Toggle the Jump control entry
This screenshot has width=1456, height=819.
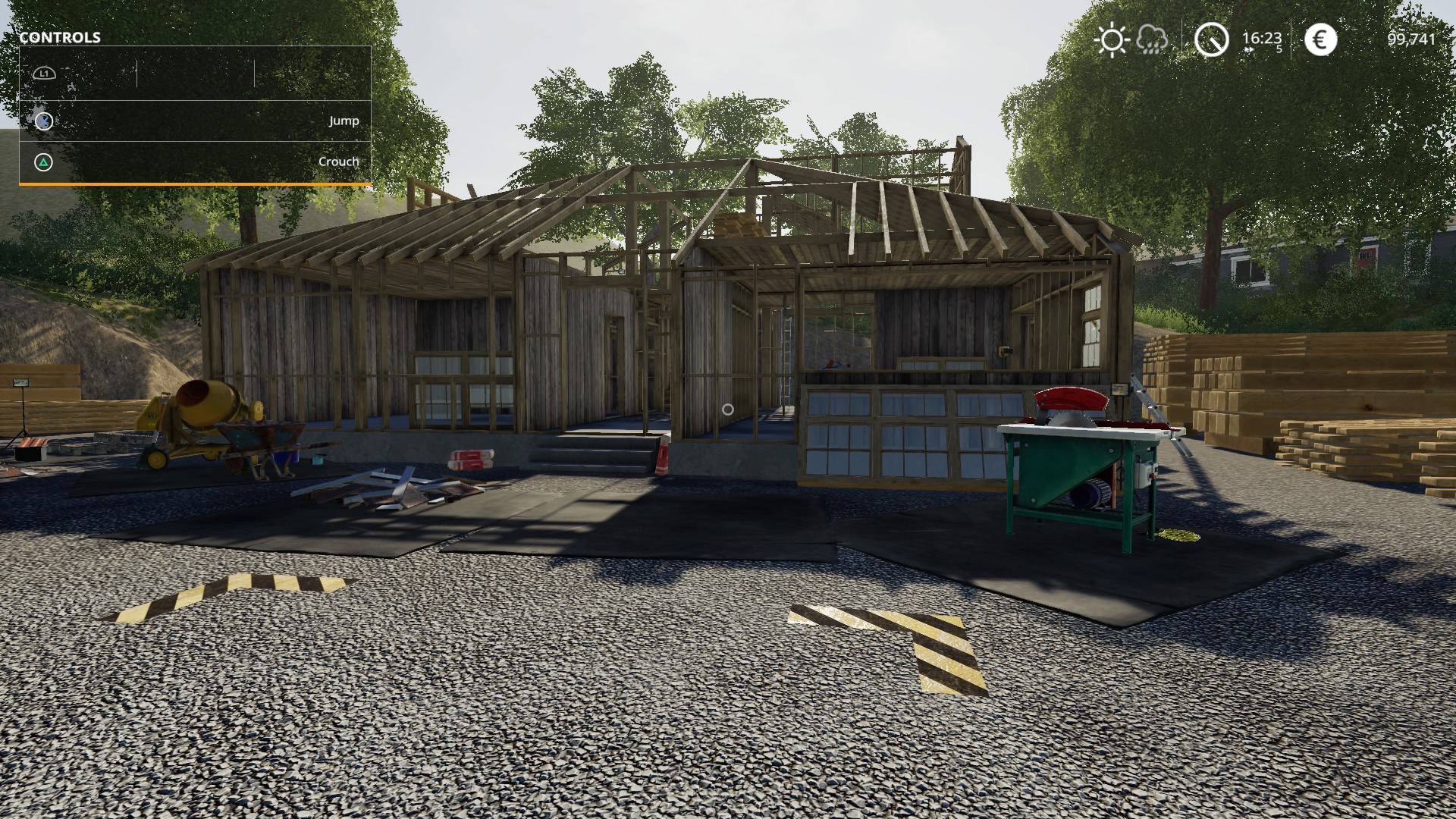coord(190,119)
